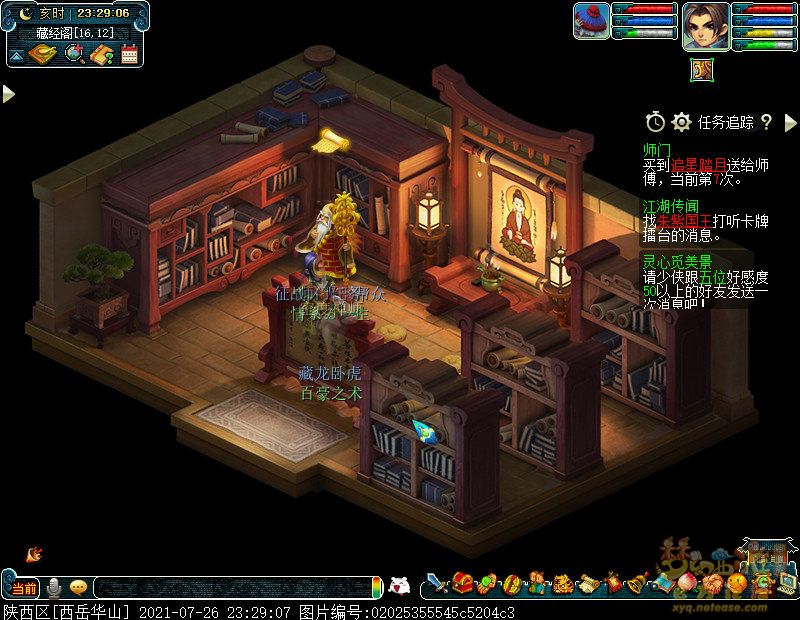Screen dimensions: 800x620
Task: Open the world map globe icon
Action: (x=75, y=54)
